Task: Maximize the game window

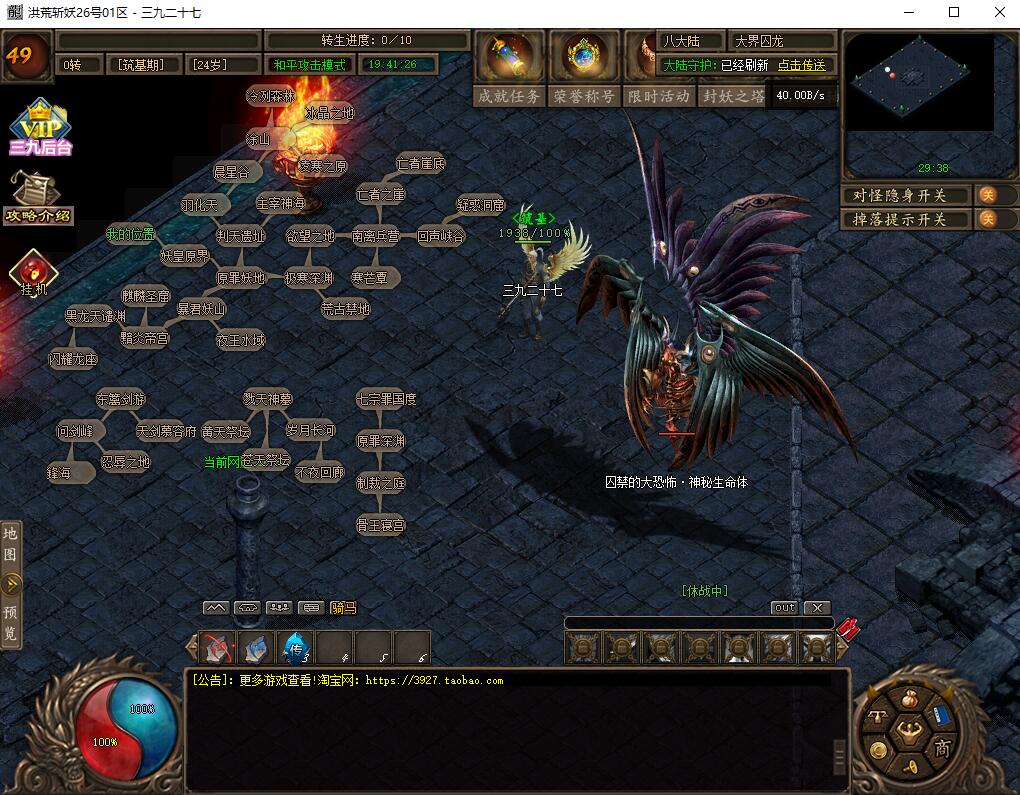Action: 954,12
